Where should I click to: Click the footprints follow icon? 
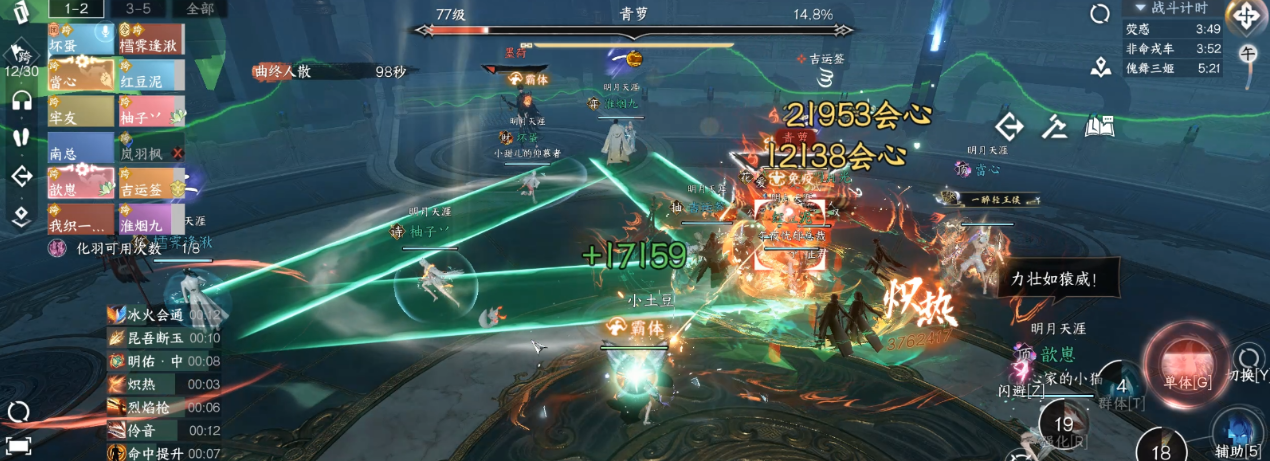[21, 137]
